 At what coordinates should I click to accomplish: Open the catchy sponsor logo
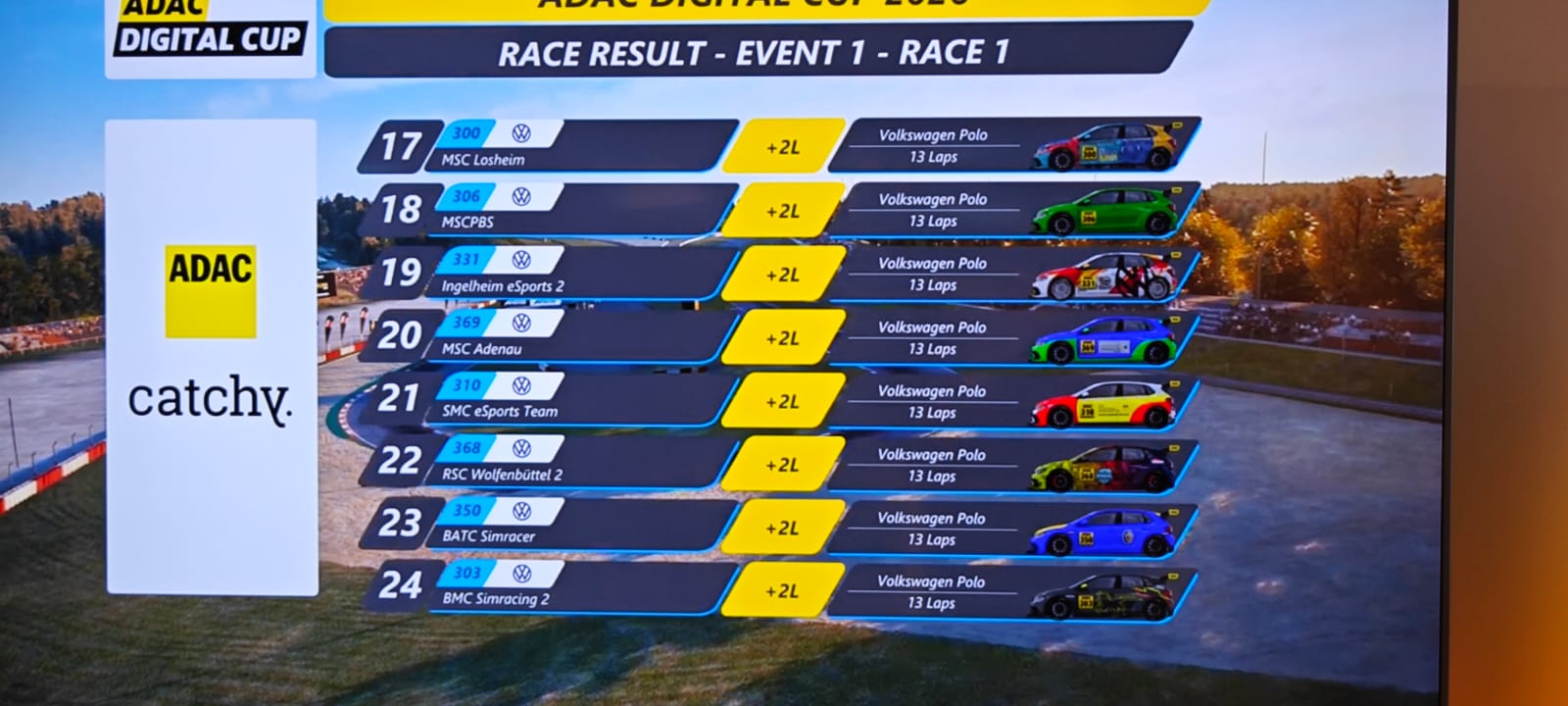pyautogui.click(x=210, y=400)
